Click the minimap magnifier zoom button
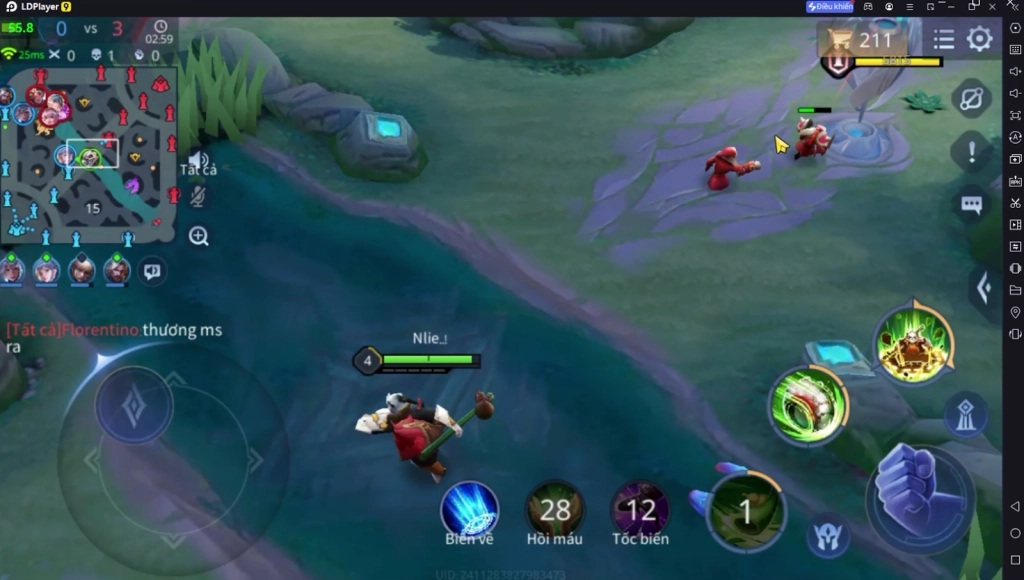The width and height of the screenshot is (1024, 580). pos(198,236)
